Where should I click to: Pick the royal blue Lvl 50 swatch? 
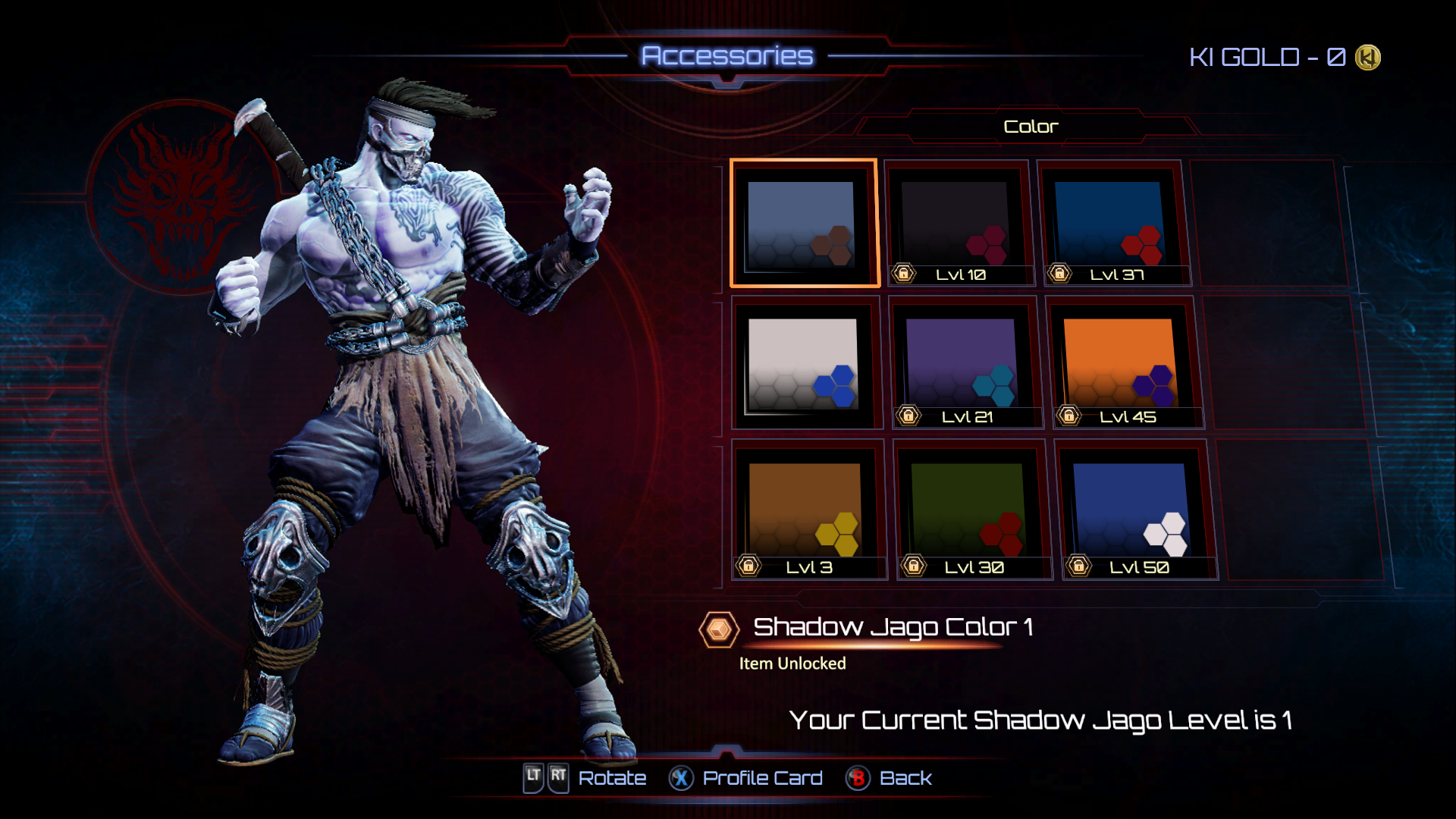point(1133,510)
